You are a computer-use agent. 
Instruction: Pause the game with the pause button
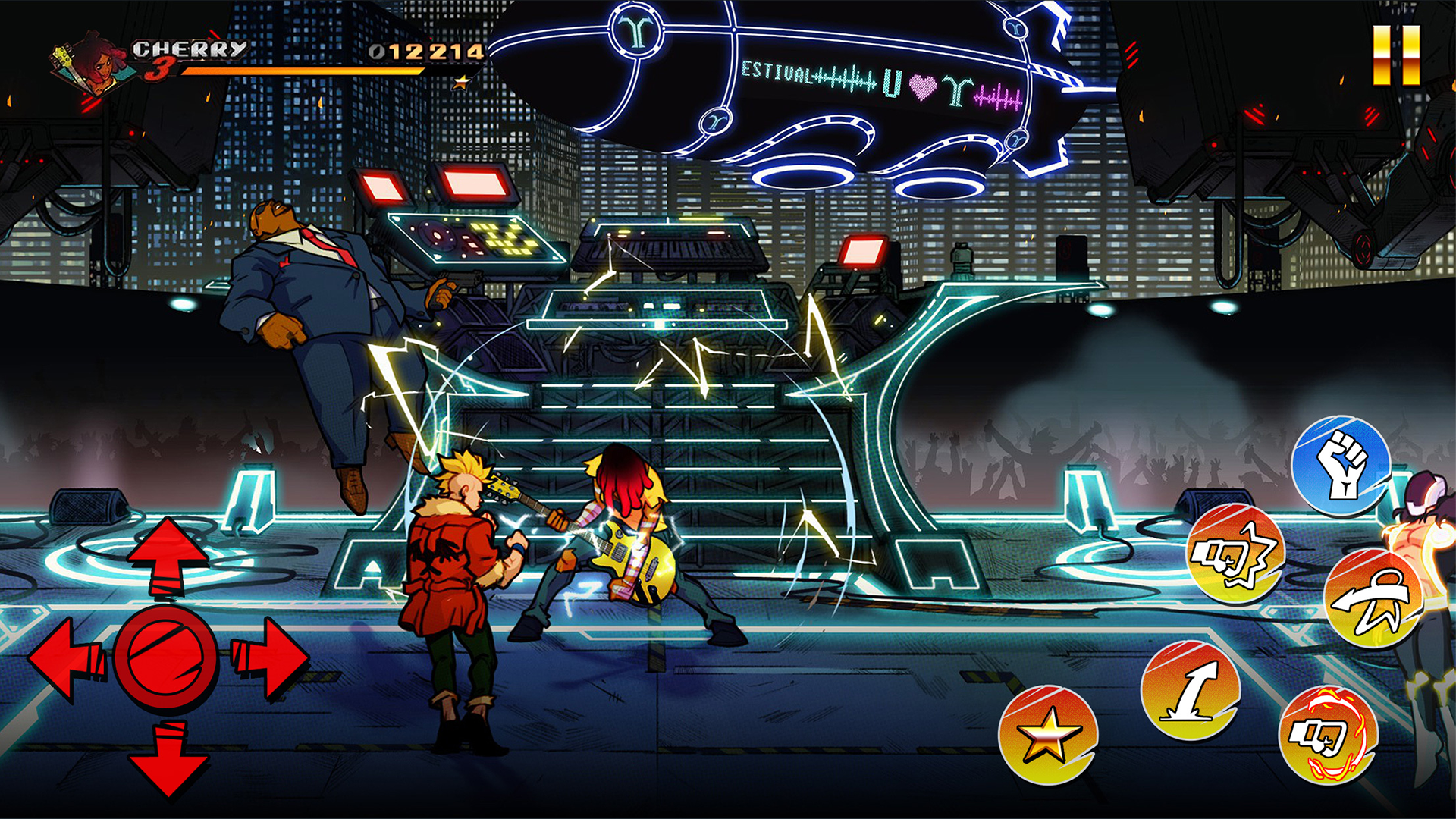click(1396, 55)
